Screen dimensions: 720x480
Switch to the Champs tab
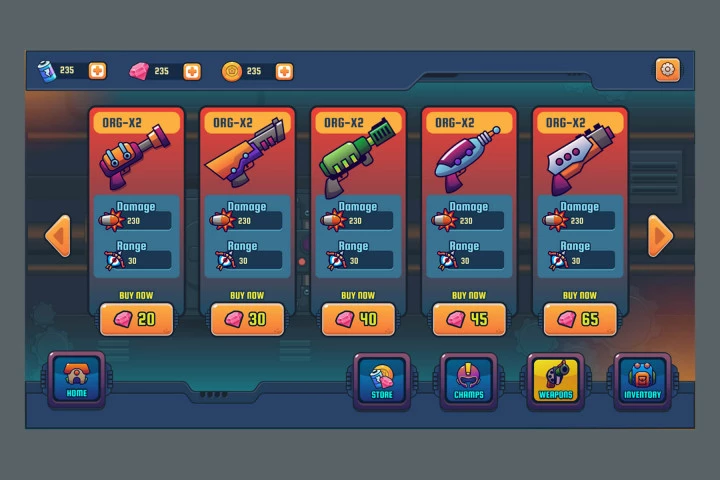[x=469, y=381]
